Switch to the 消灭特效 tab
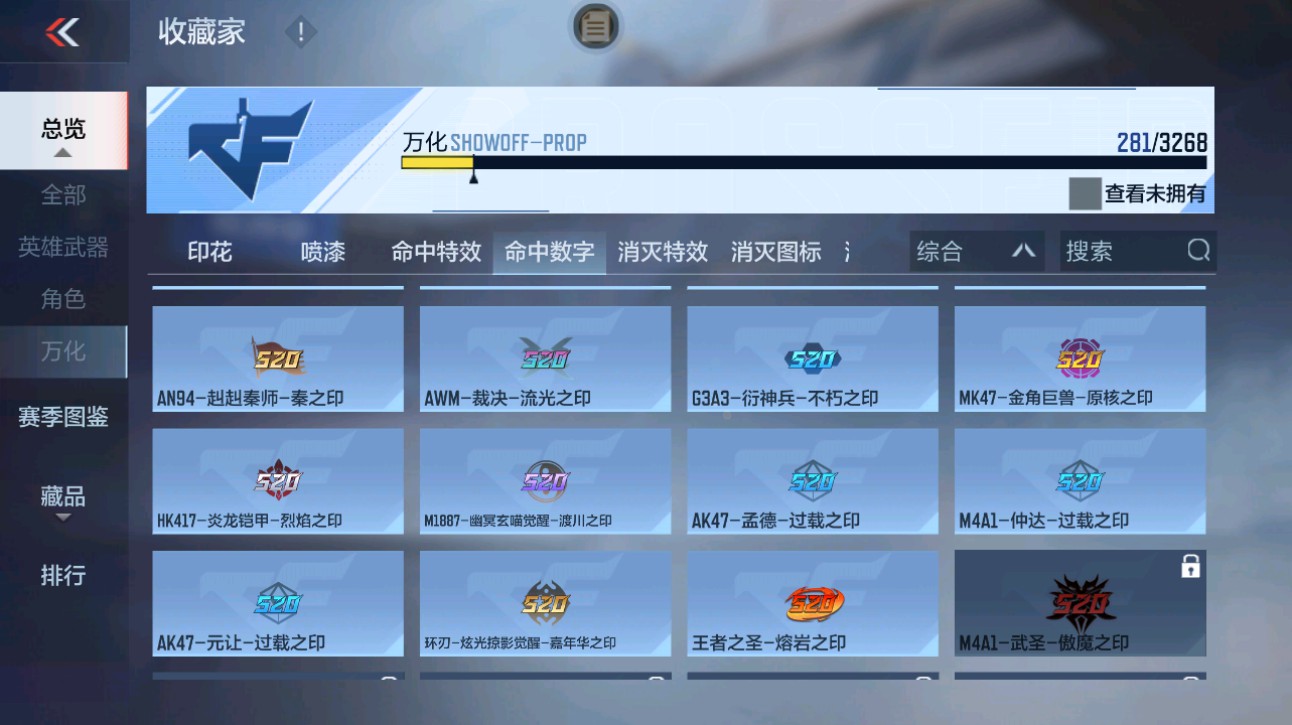Viewport: 1292px width, 725px height. (663, 252)
